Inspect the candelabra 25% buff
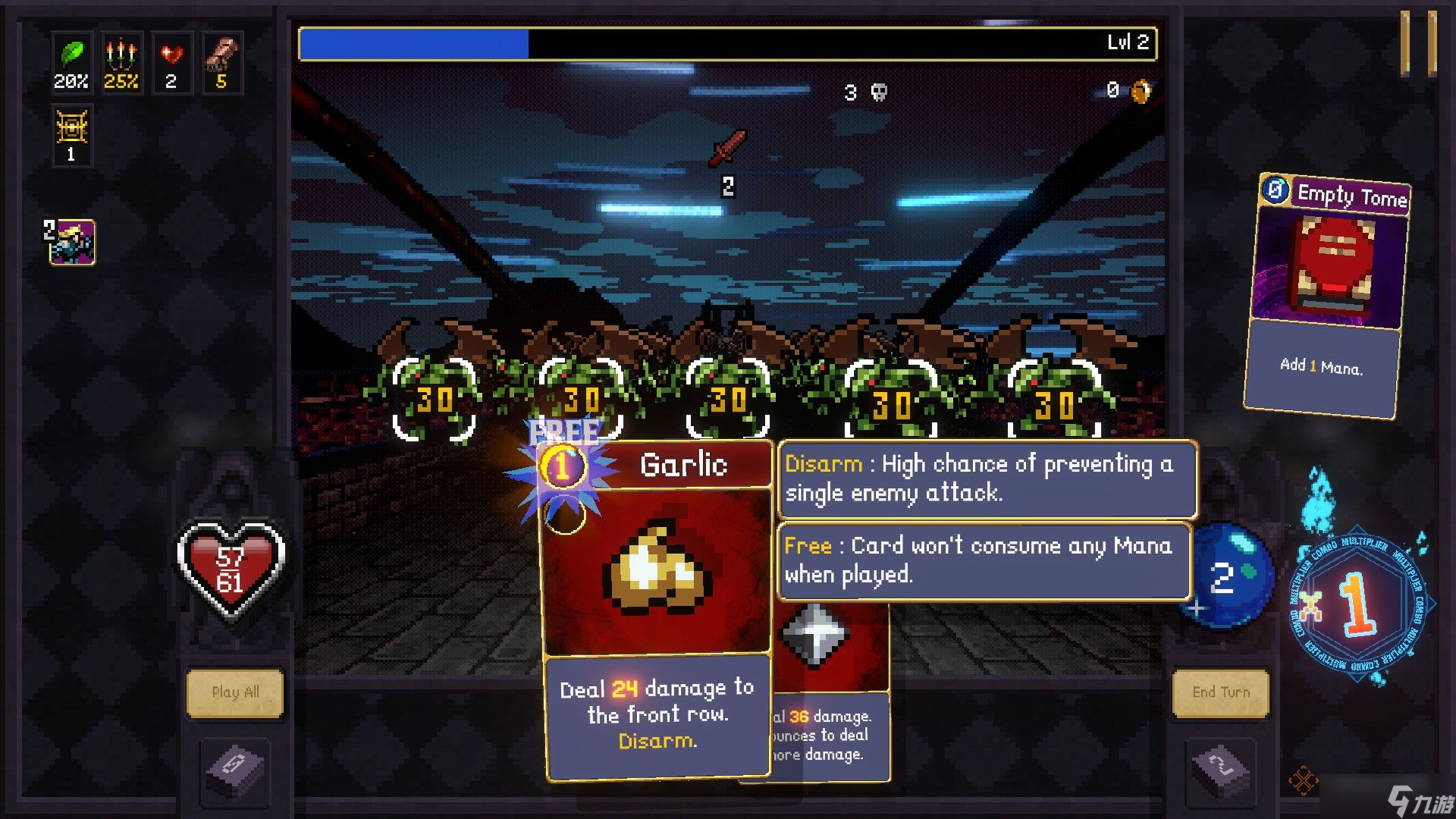The height and width of the screenshot is (819, 1456). coord(121,62)
